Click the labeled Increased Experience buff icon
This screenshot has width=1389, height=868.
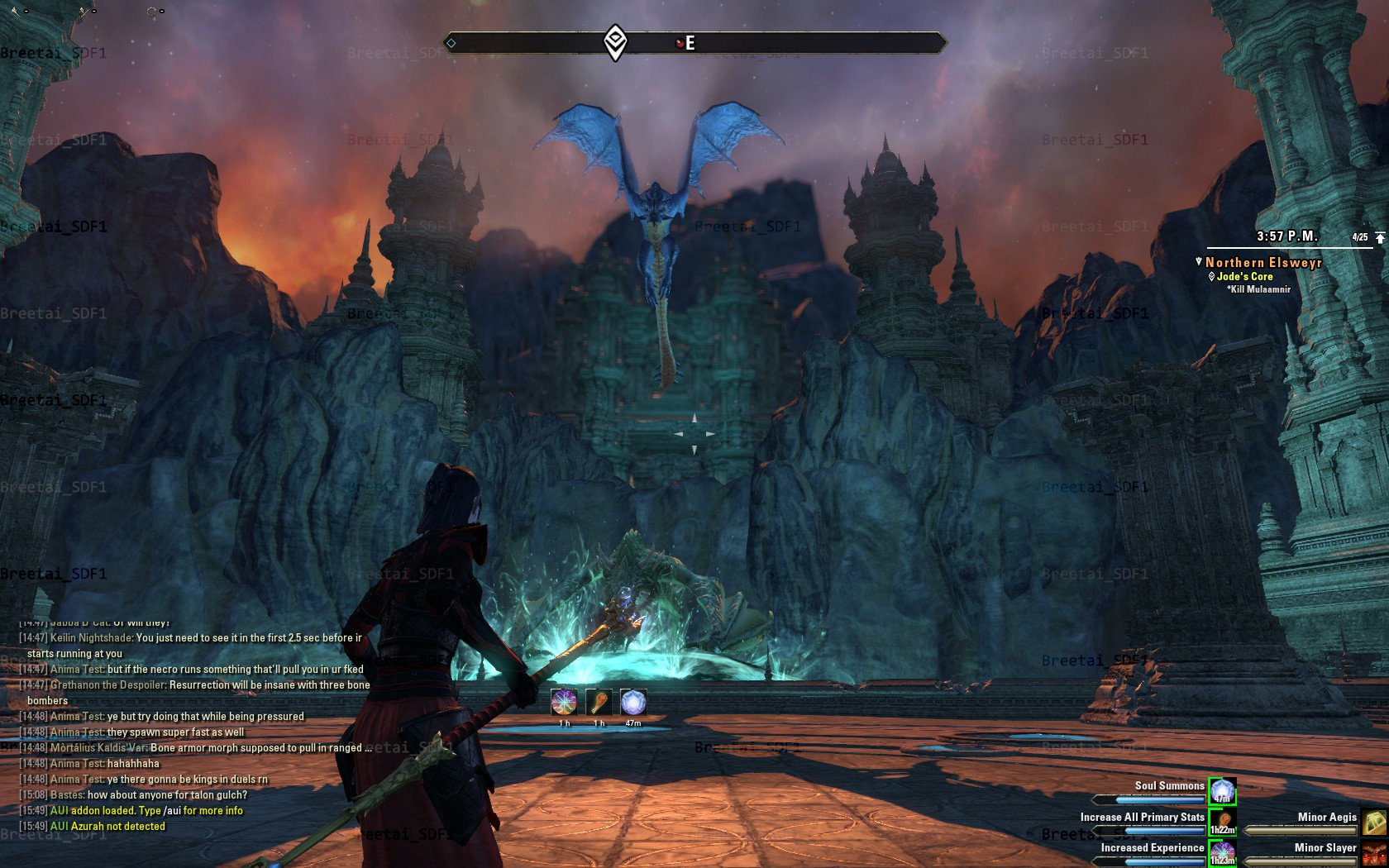click(1222, 852)
